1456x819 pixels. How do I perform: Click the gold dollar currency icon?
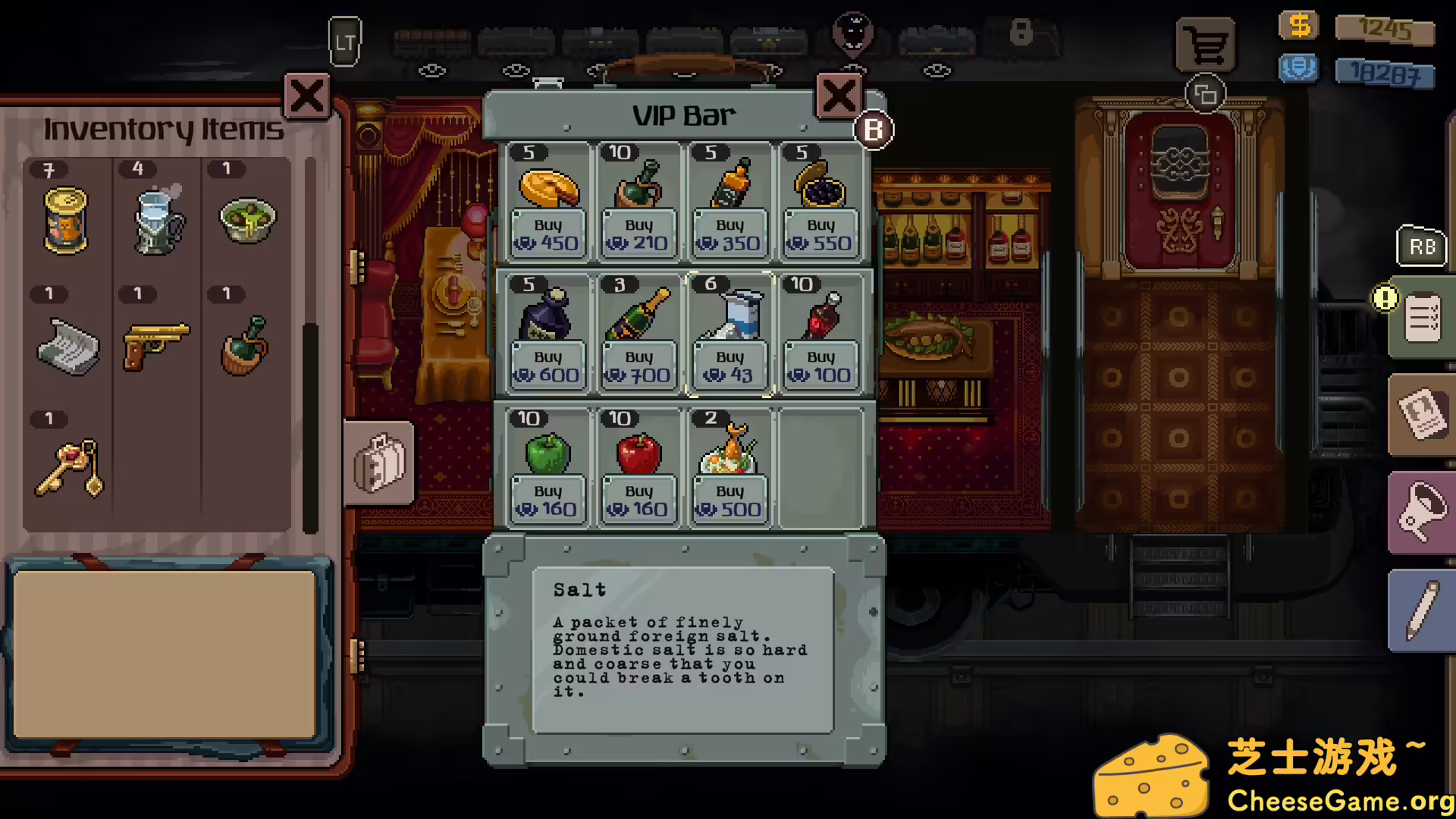1298,25
